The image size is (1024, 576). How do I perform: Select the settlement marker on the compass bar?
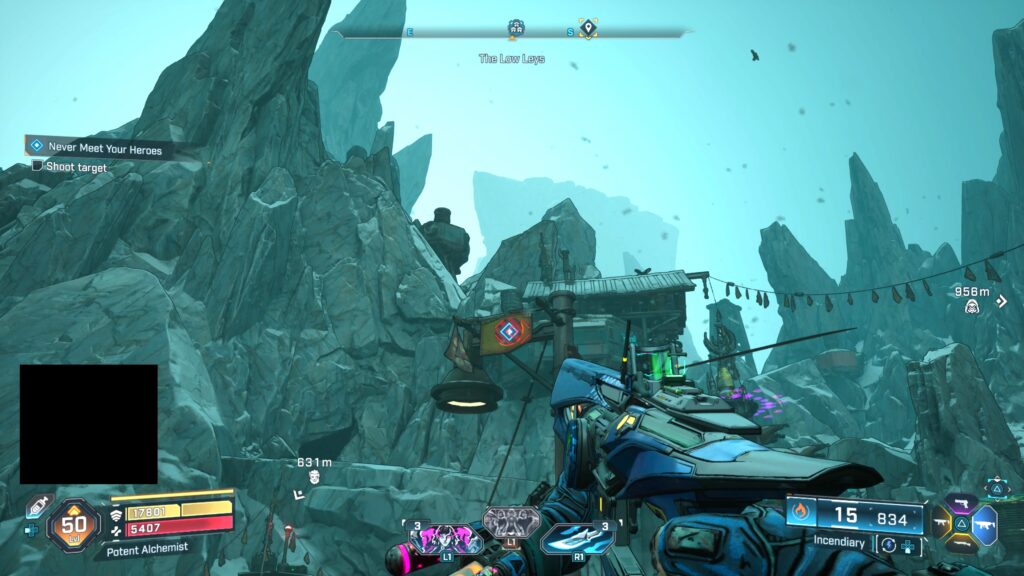(516, 28)
